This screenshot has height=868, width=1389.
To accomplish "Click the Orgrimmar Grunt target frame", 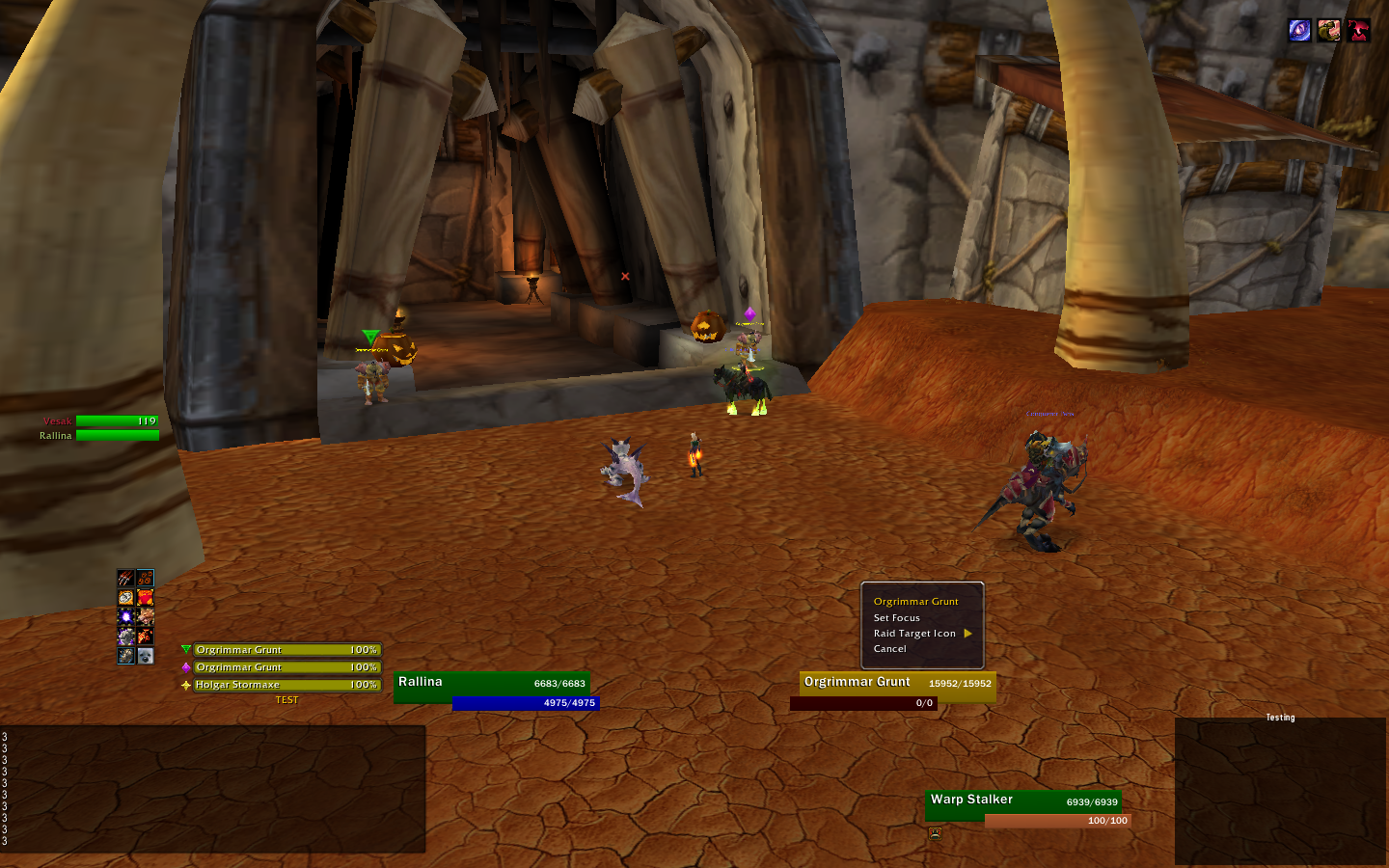I will [897, 683].
